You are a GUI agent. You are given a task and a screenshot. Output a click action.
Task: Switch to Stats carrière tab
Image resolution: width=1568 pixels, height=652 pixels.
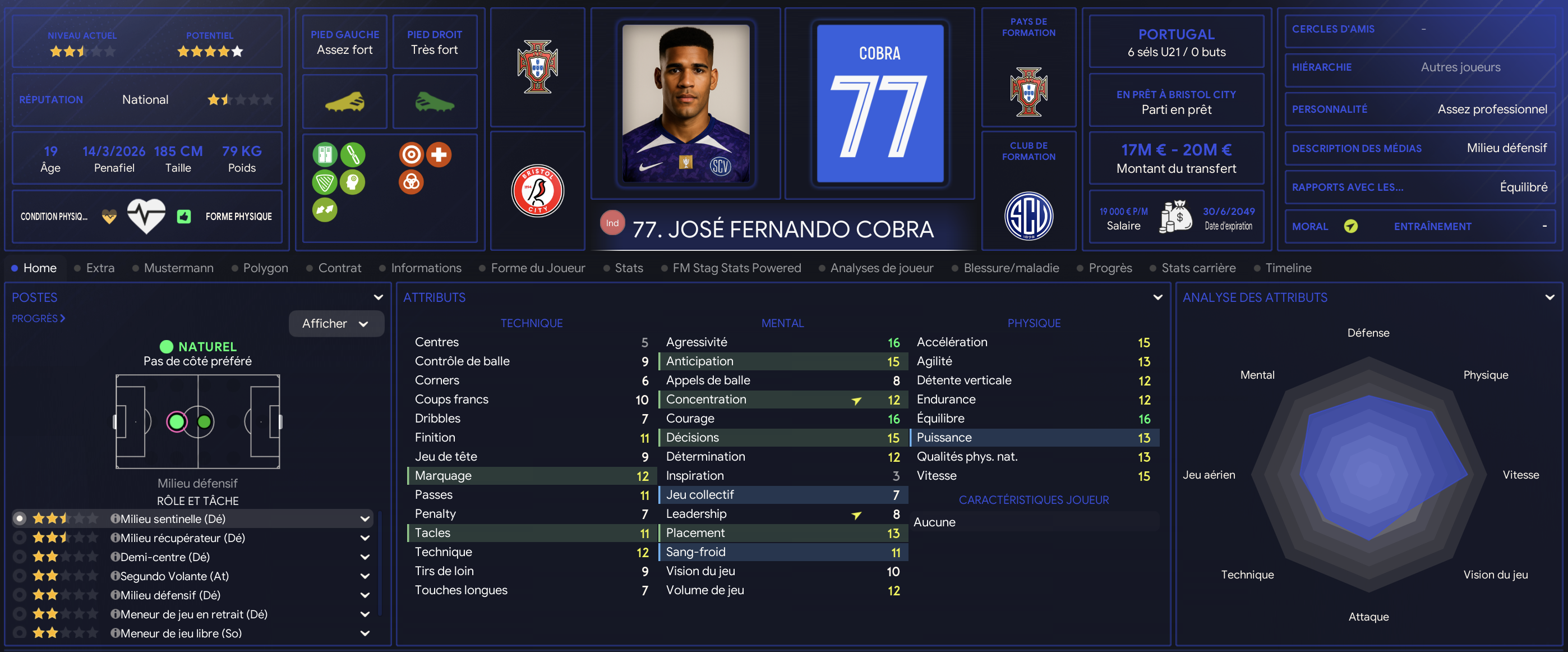tap(1198, 268)
